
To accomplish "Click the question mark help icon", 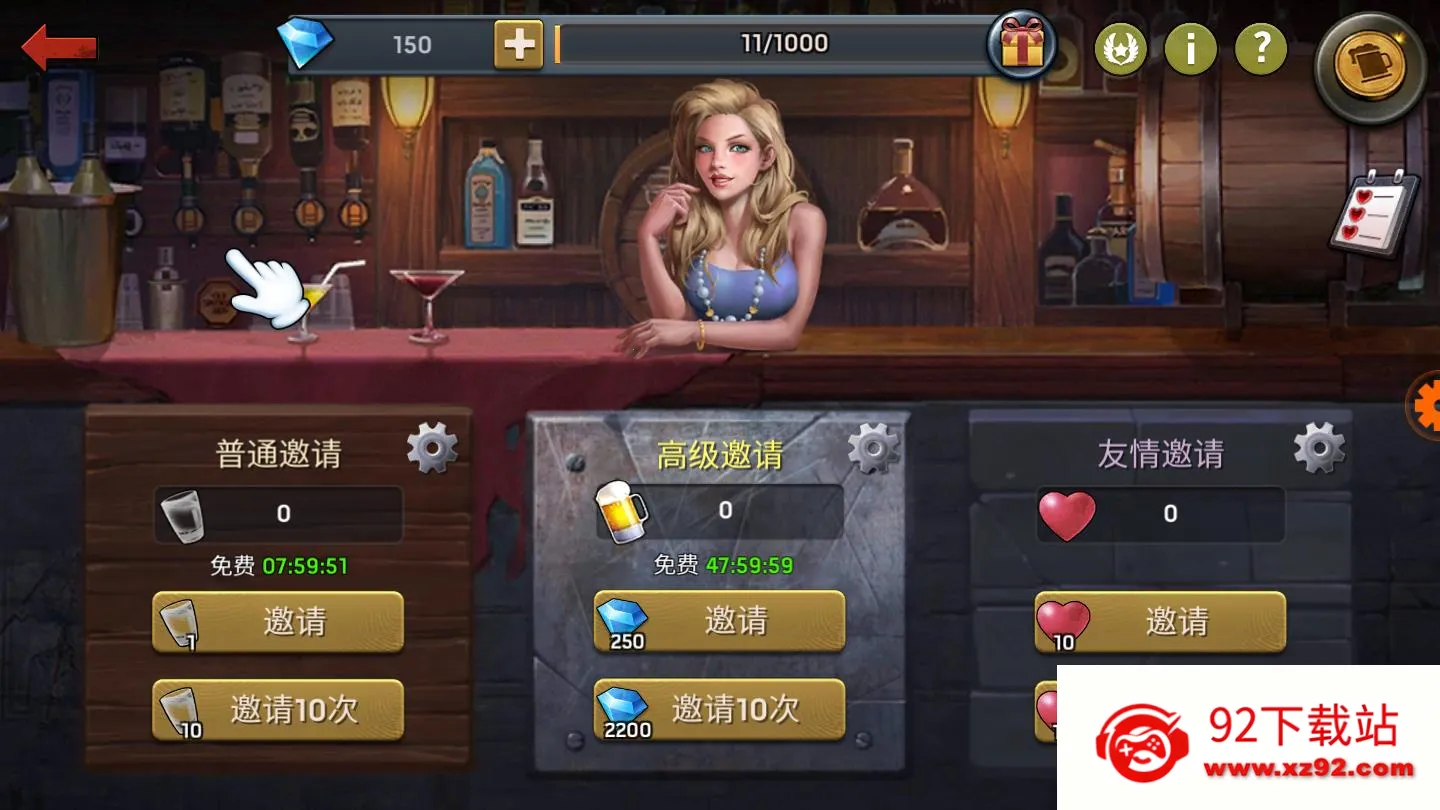I will click(1262, 48).
